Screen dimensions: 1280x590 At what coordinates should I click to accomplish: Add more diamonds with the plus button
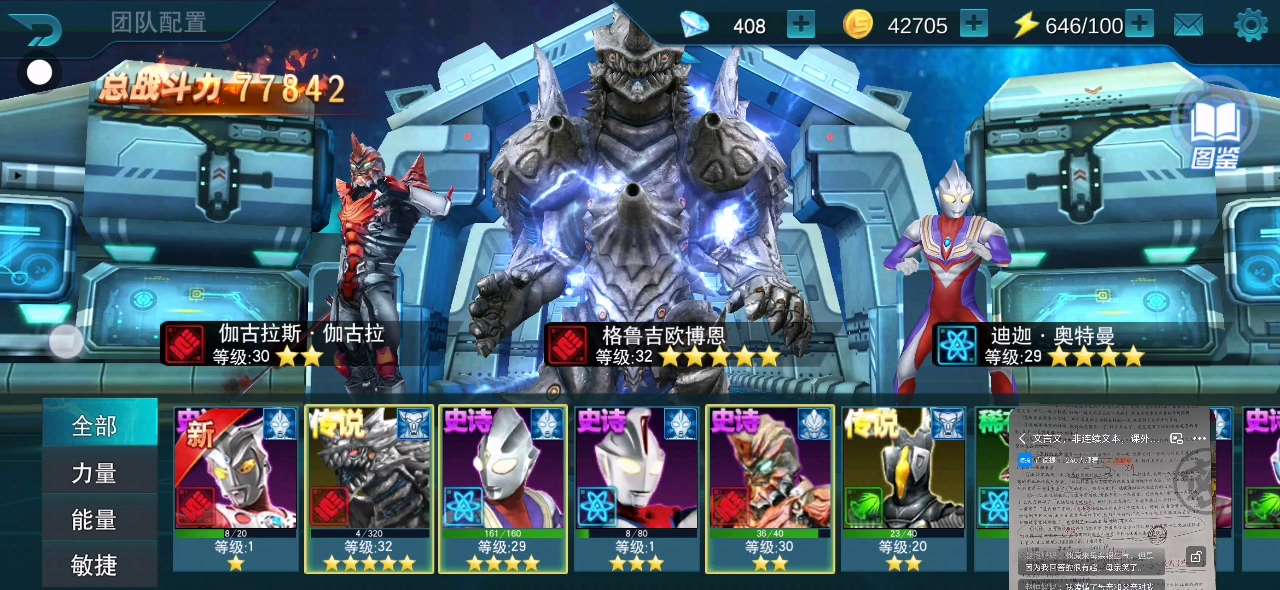click(x=801, y=24)
